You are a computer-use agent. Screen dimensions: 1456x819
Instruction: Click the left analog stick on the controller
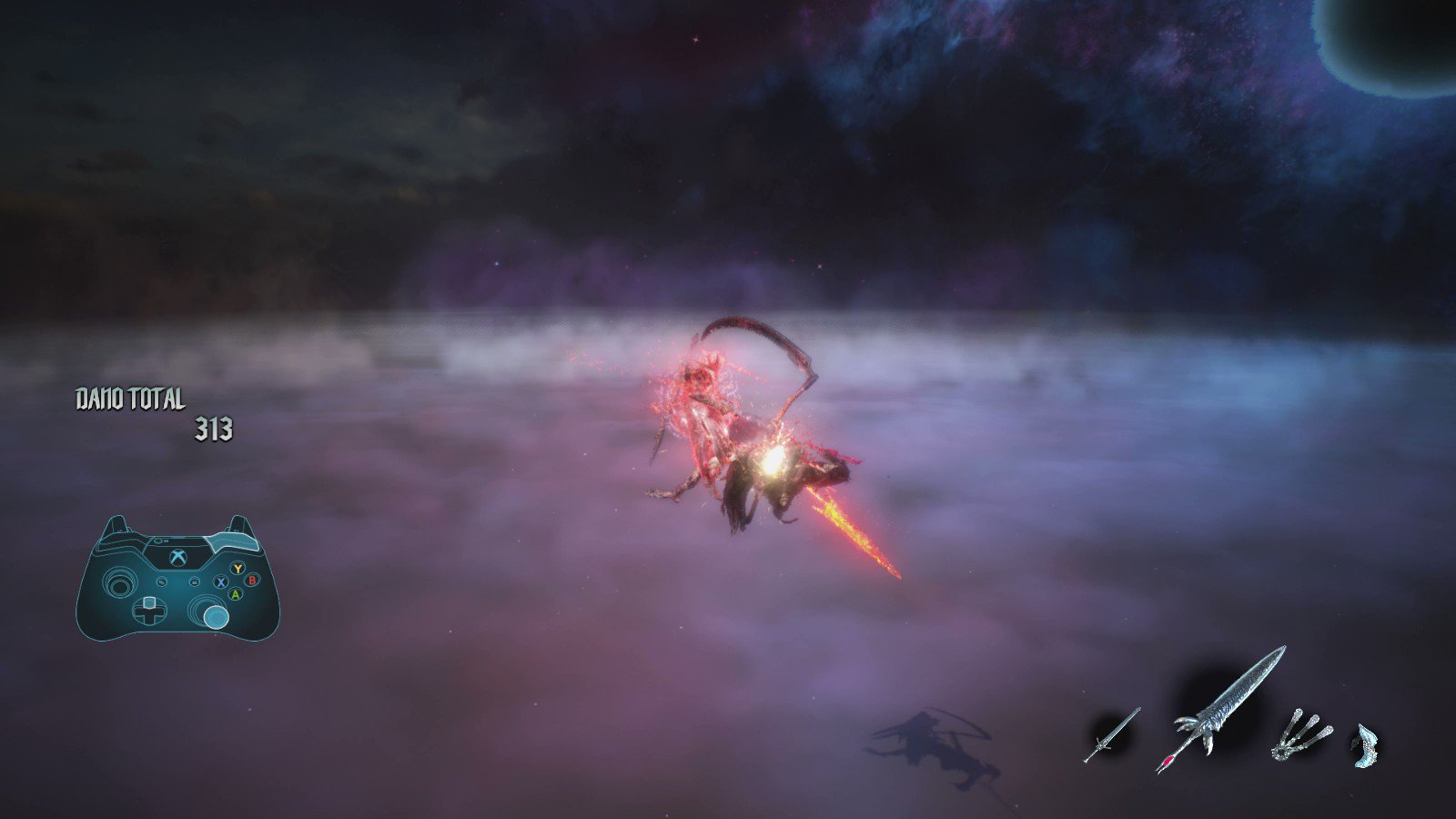click(118, 582)
